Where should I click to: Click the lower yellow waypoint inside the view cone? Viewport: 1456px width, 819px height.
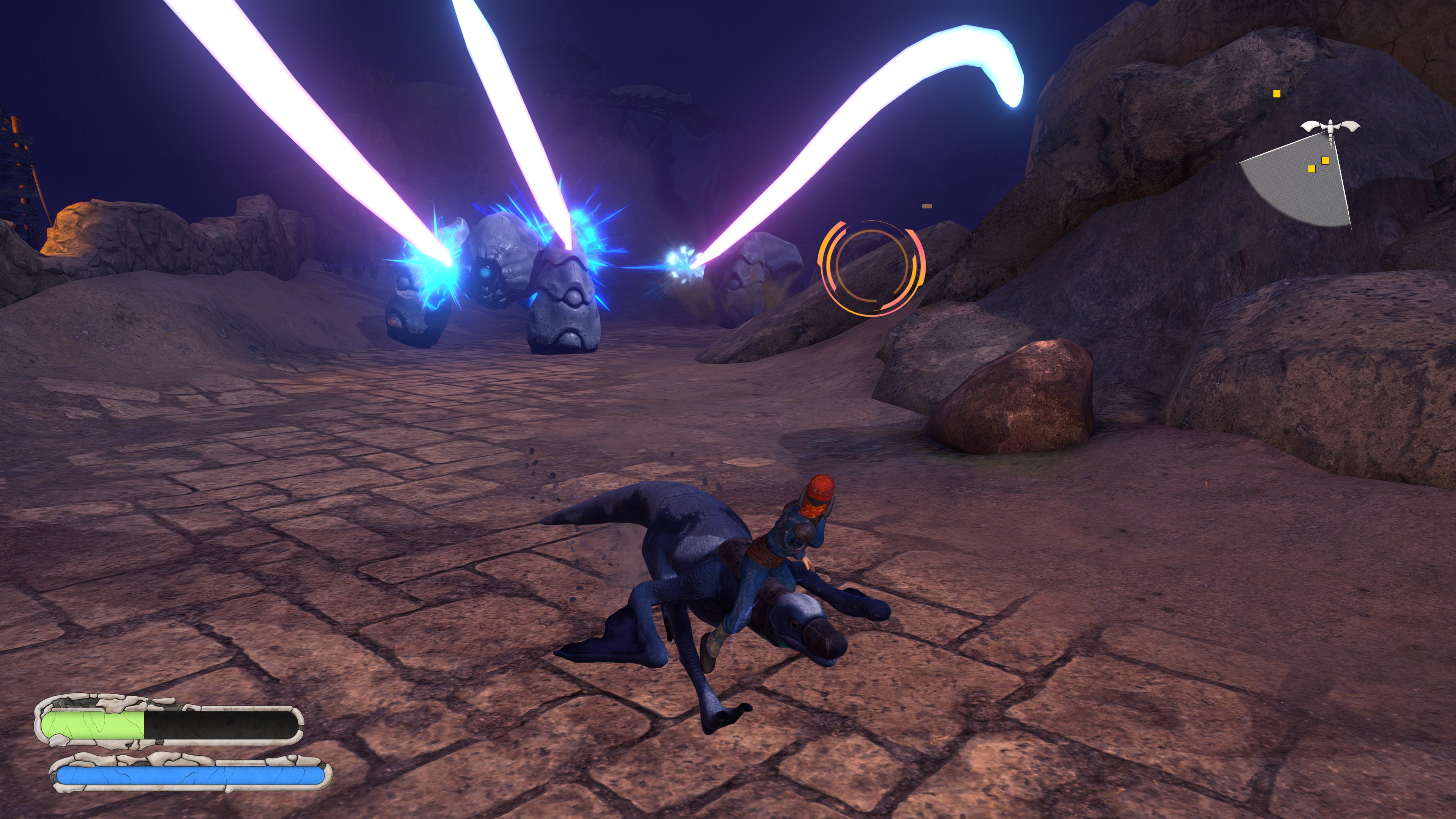click(1312, 169)
